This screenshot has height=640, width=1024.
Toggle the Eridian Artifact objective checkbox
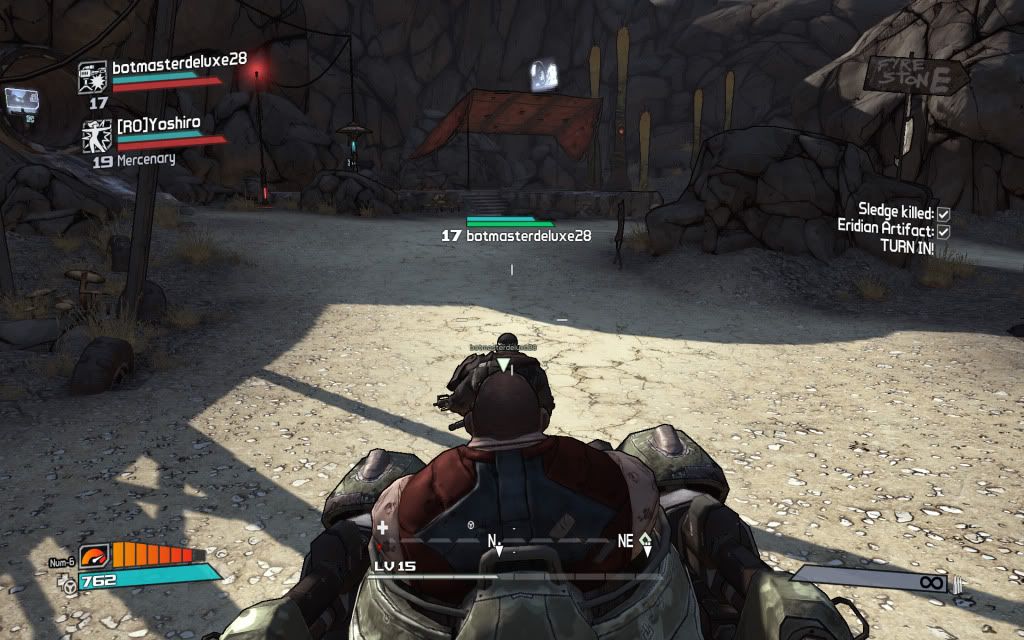(943, 230)
